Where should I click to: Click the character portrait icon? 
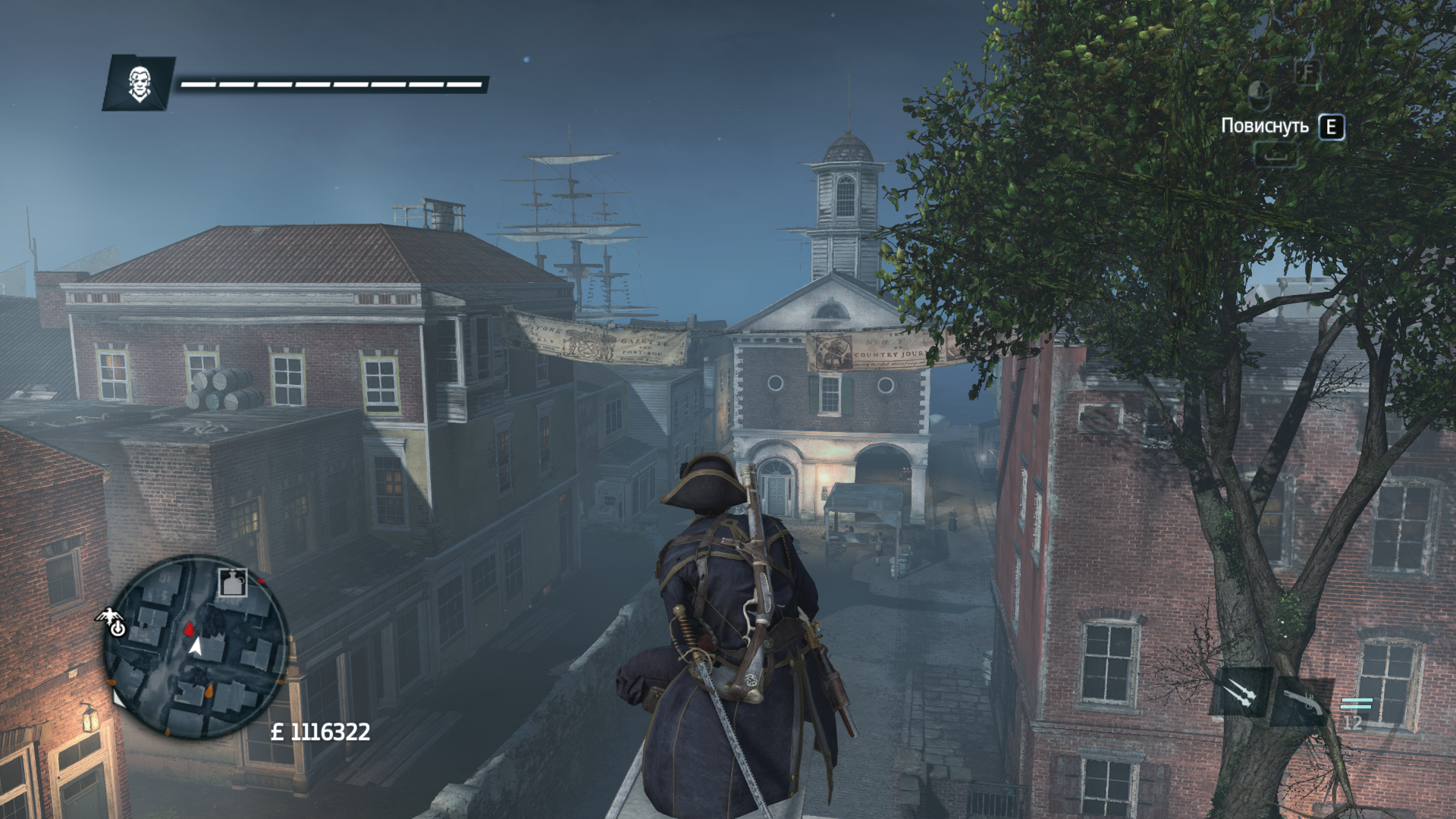point(139,83)
